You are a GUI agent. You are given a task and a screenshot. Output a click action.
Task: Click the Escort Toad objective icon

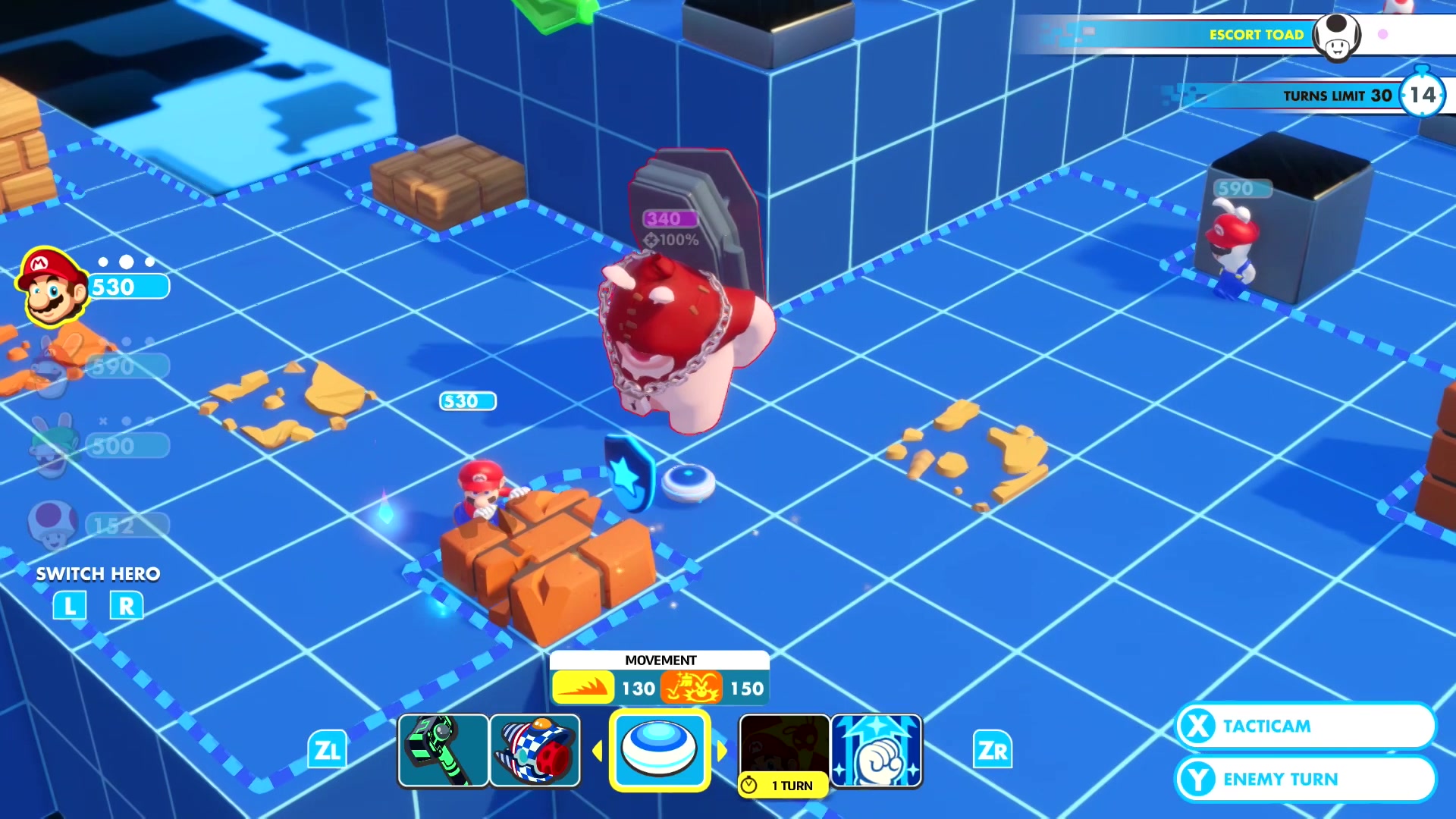(x=1336, y=35)
